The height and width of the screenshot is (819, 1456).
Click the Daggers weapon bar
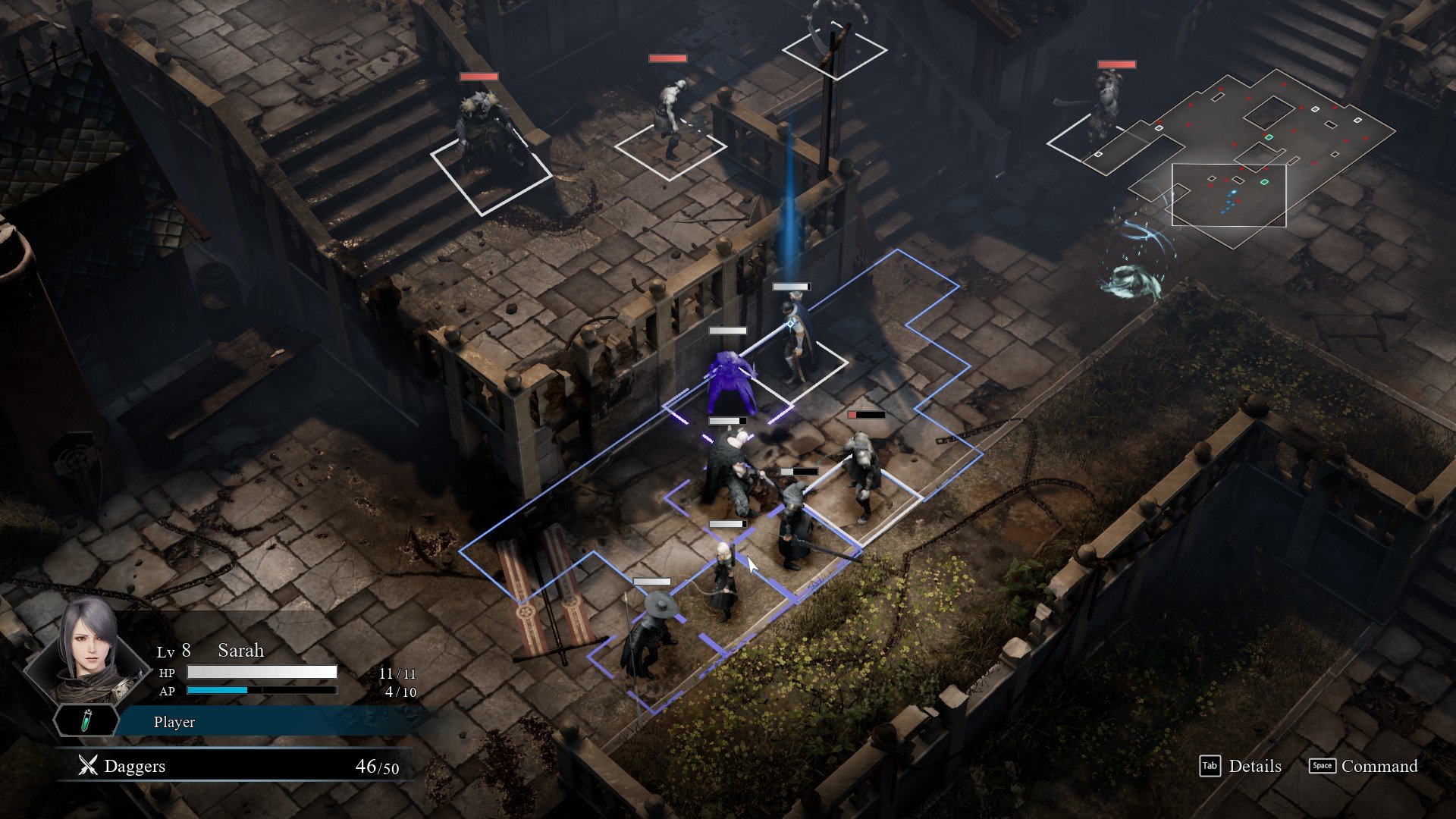227,766
